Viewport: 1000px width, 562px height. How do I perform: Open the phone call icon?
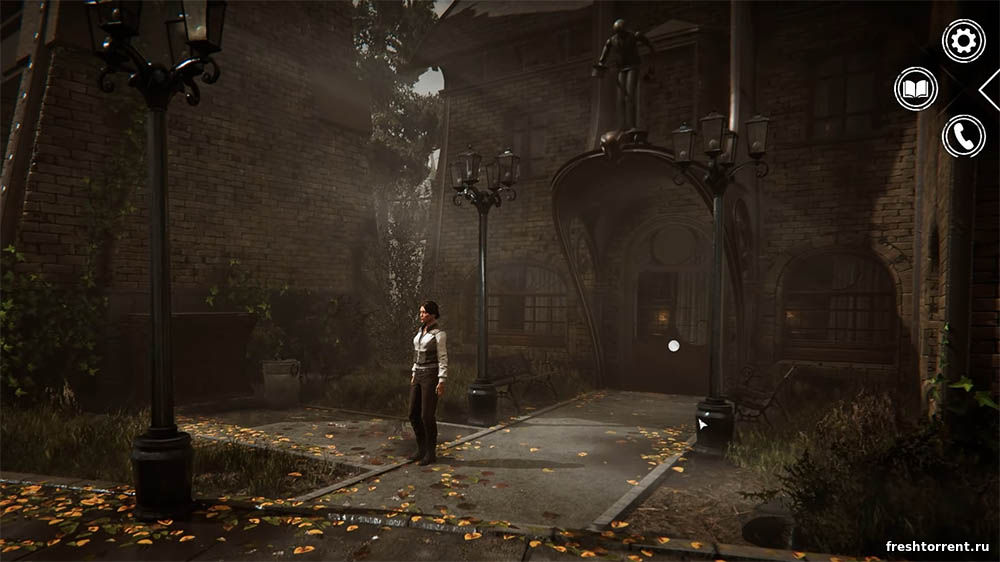[963, 136]
